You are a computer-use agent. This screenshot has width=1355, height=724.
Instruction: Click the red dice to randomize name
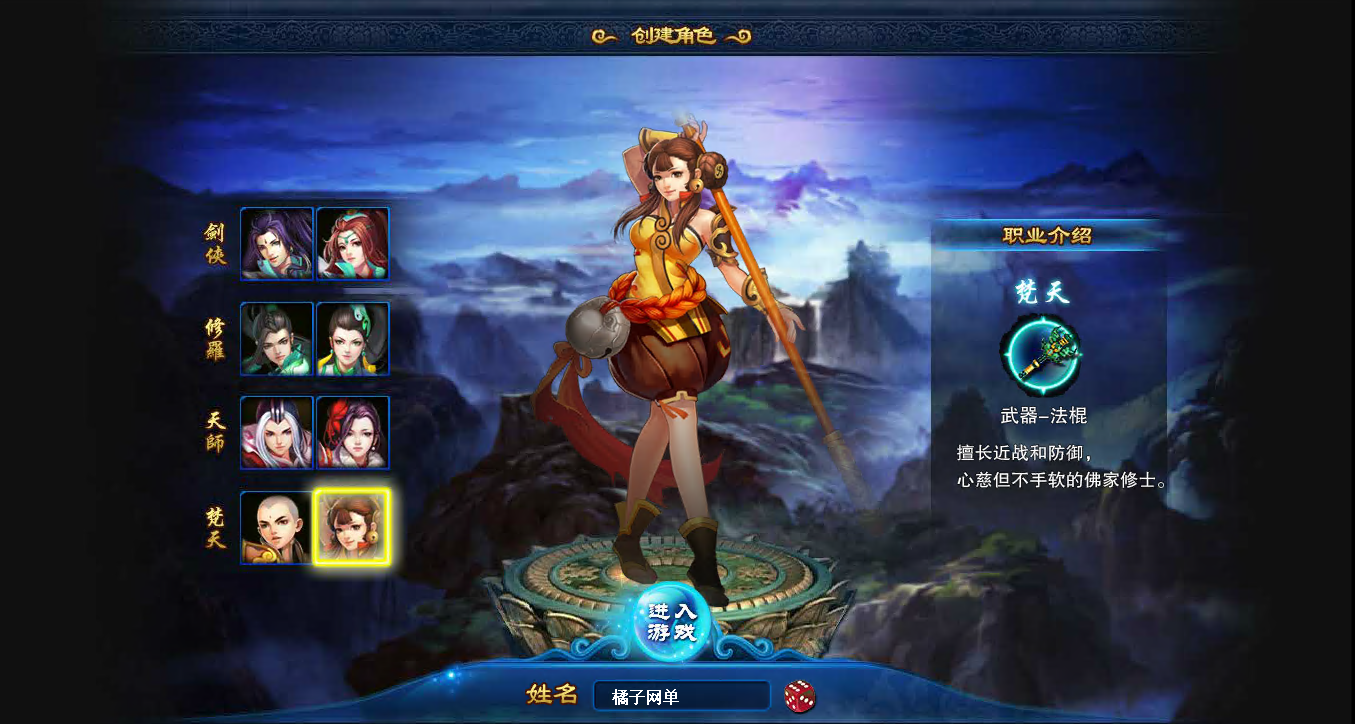tap(797, 695)
